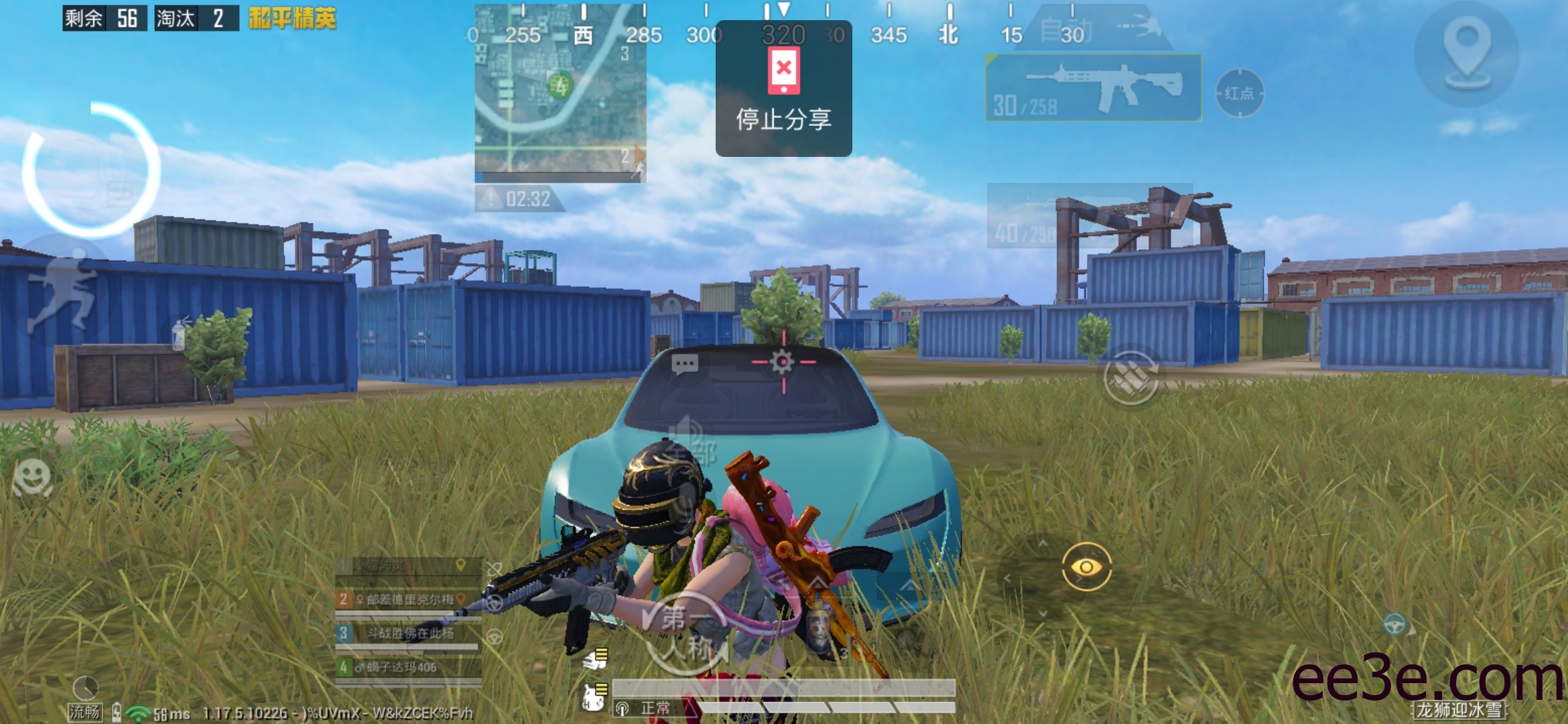Open the smiley face emote menu
Image resolution: width=1568 pixels, height=724 pixels.
click(31, 477)
